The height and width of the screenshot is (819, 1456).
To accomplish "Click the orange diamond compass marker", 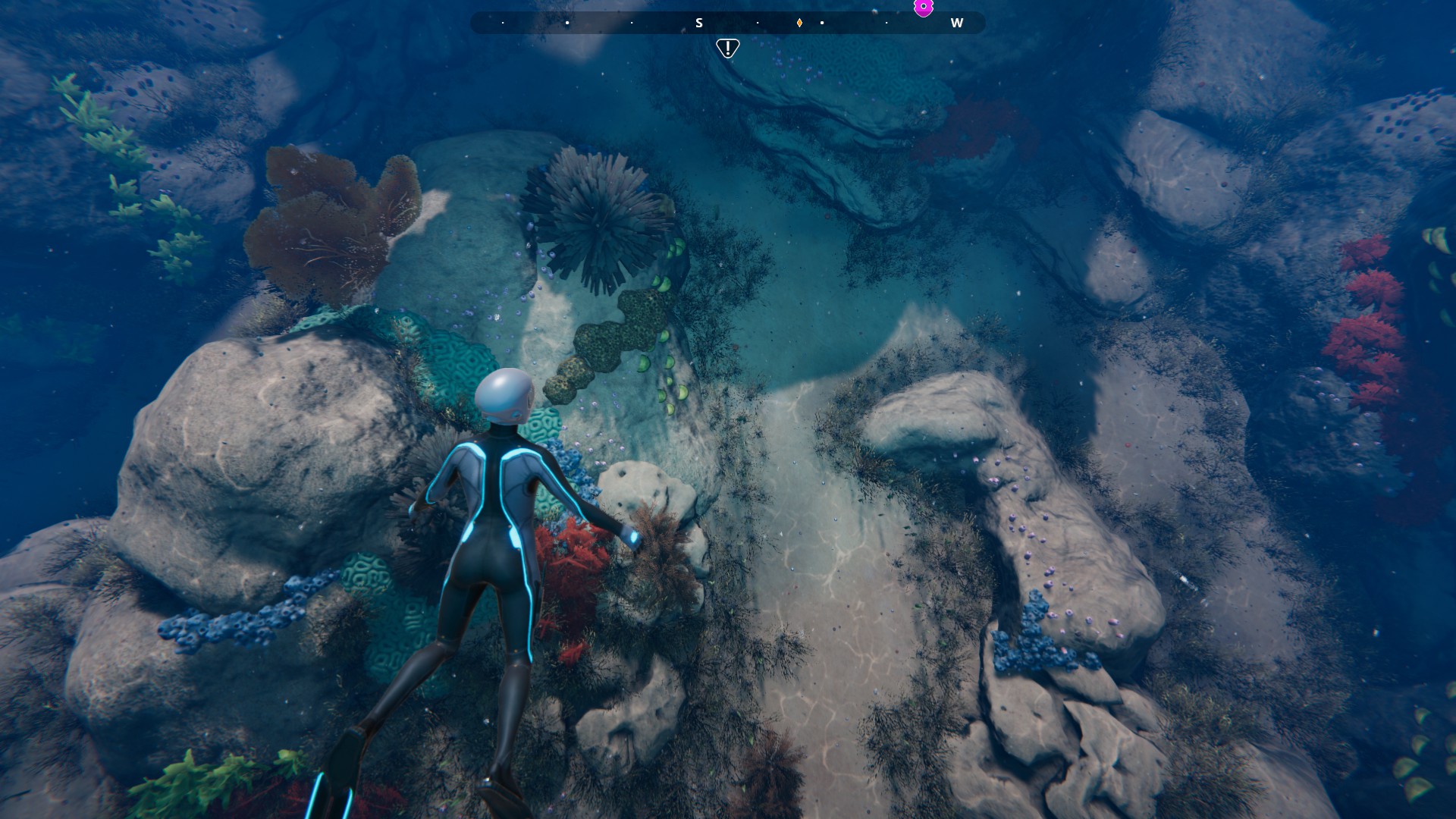I will [x=799, y=23].
